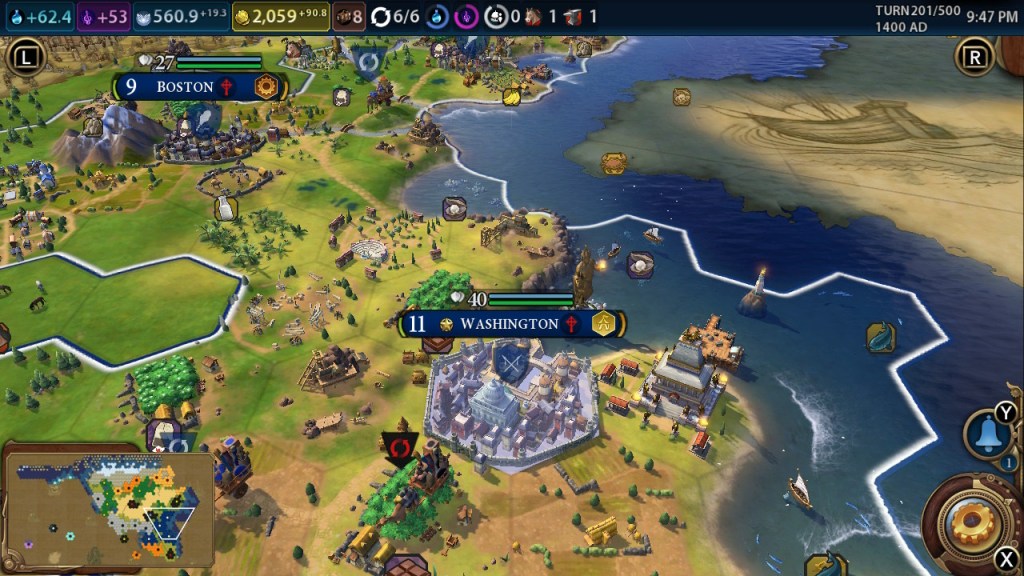Select the blue unit flag near Boston
Screen dimensions: 1024x576
point(369,60)
